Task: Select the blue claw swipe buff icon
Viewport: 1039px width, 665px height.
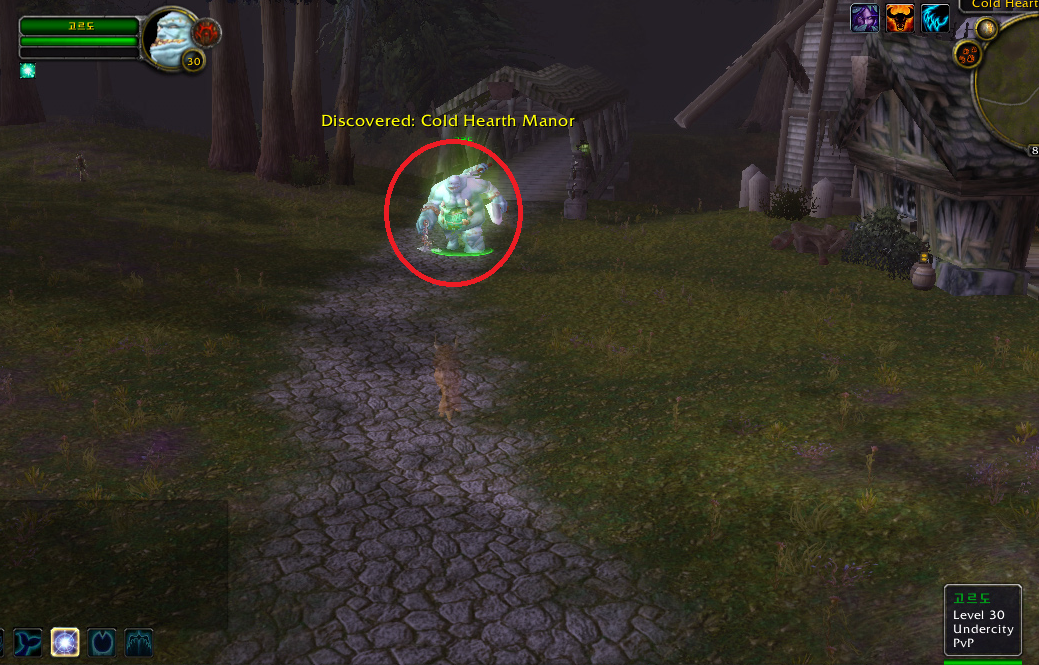Action: pyautogui.click(x=935, y=18)
